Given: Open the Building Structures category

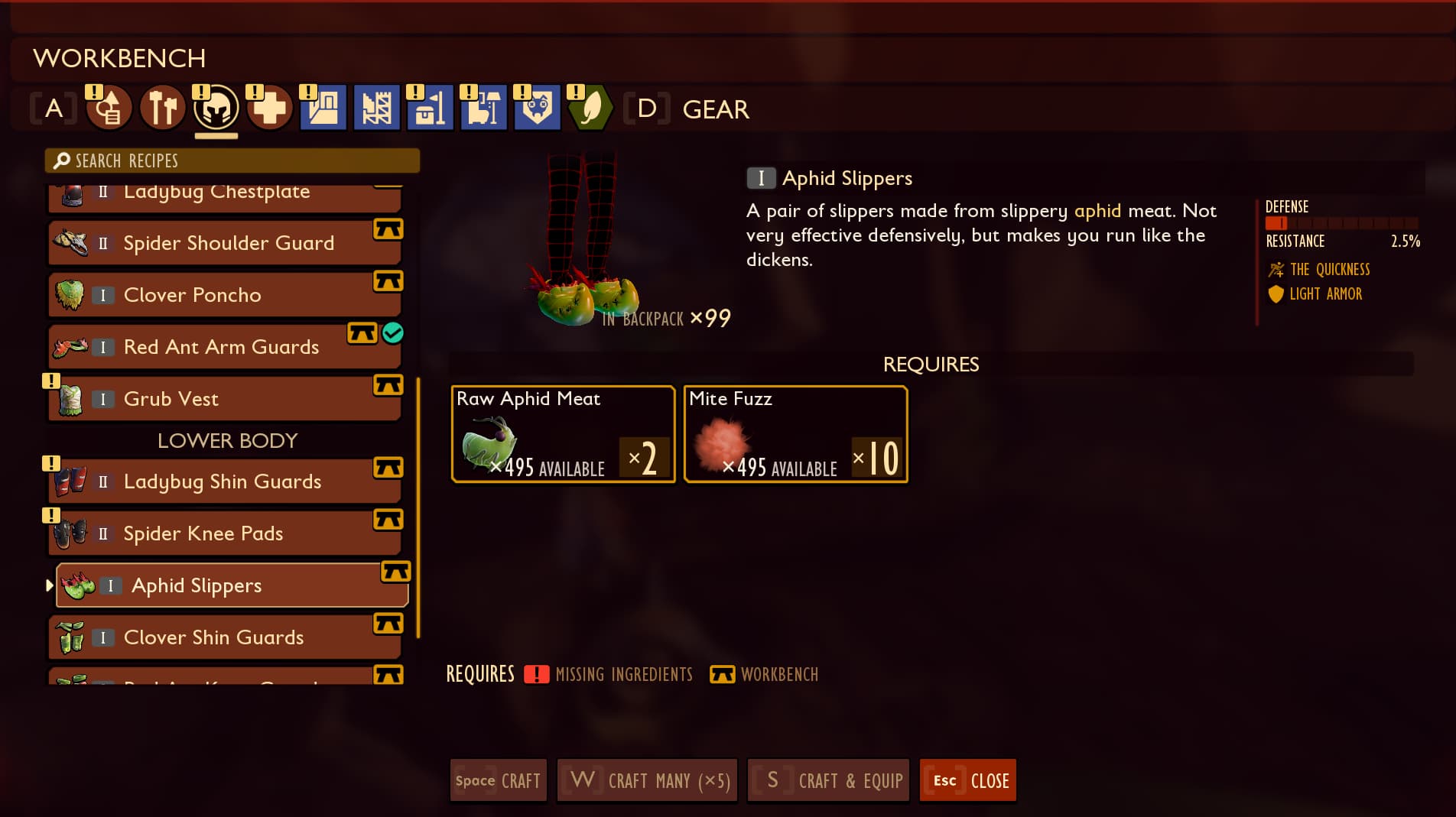Looking at the screenshot, I should [x=323, y=109].
